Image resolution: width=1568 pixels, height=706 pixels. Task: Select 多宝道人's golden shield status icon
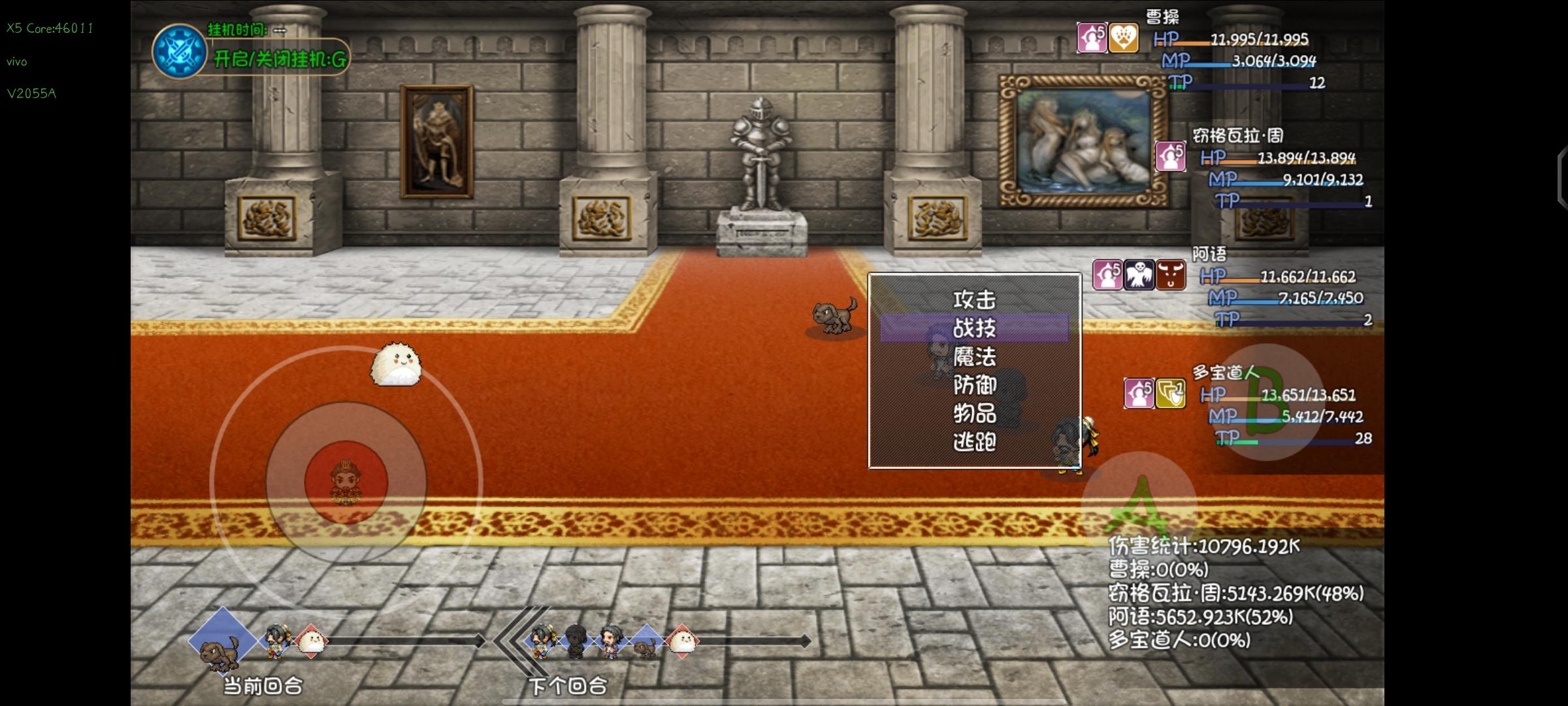pos(1171,394)
